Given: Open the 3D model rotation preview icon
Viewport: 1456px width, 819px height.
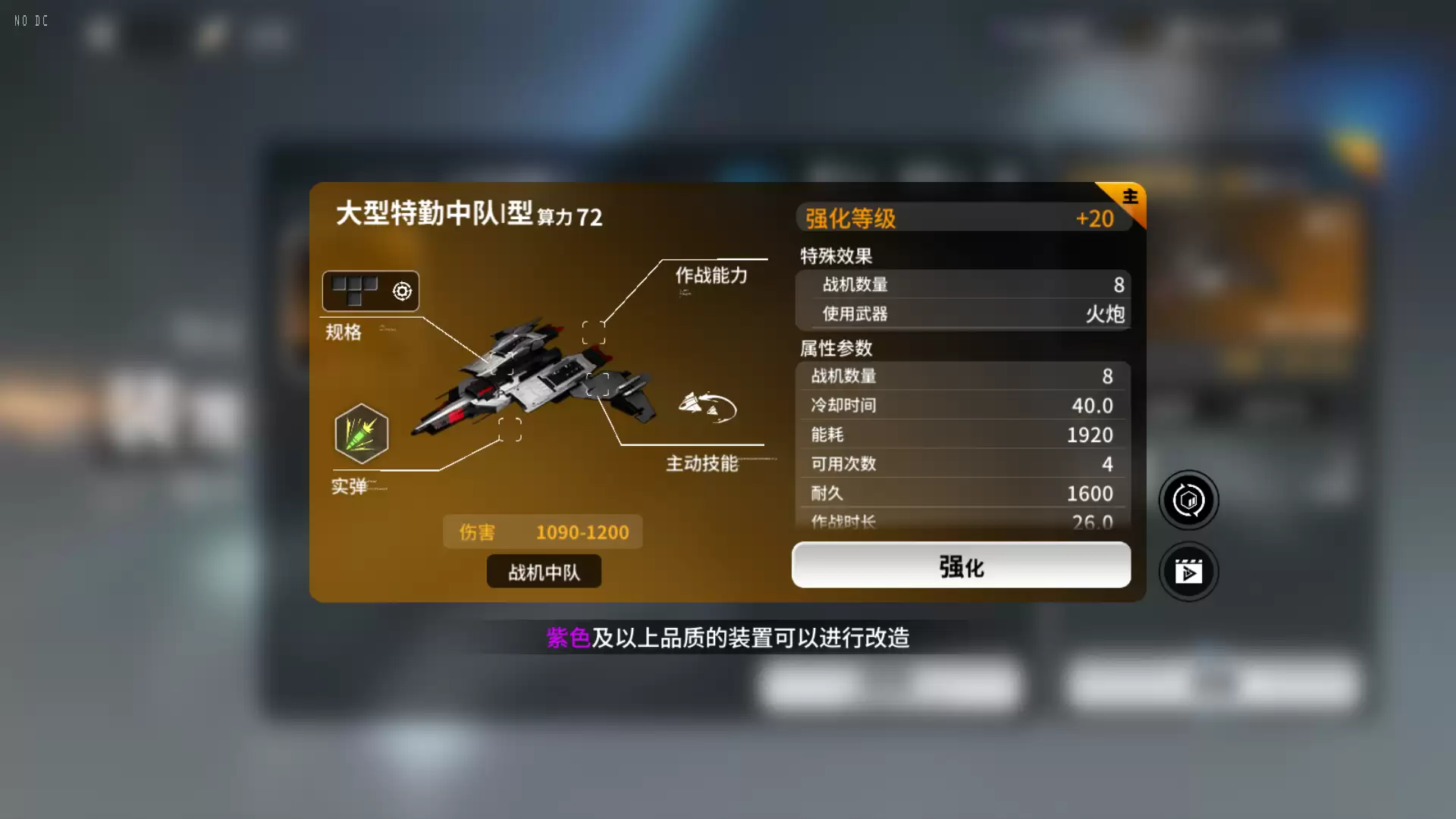Looking at the screenshot, I should pos(1188,500).
